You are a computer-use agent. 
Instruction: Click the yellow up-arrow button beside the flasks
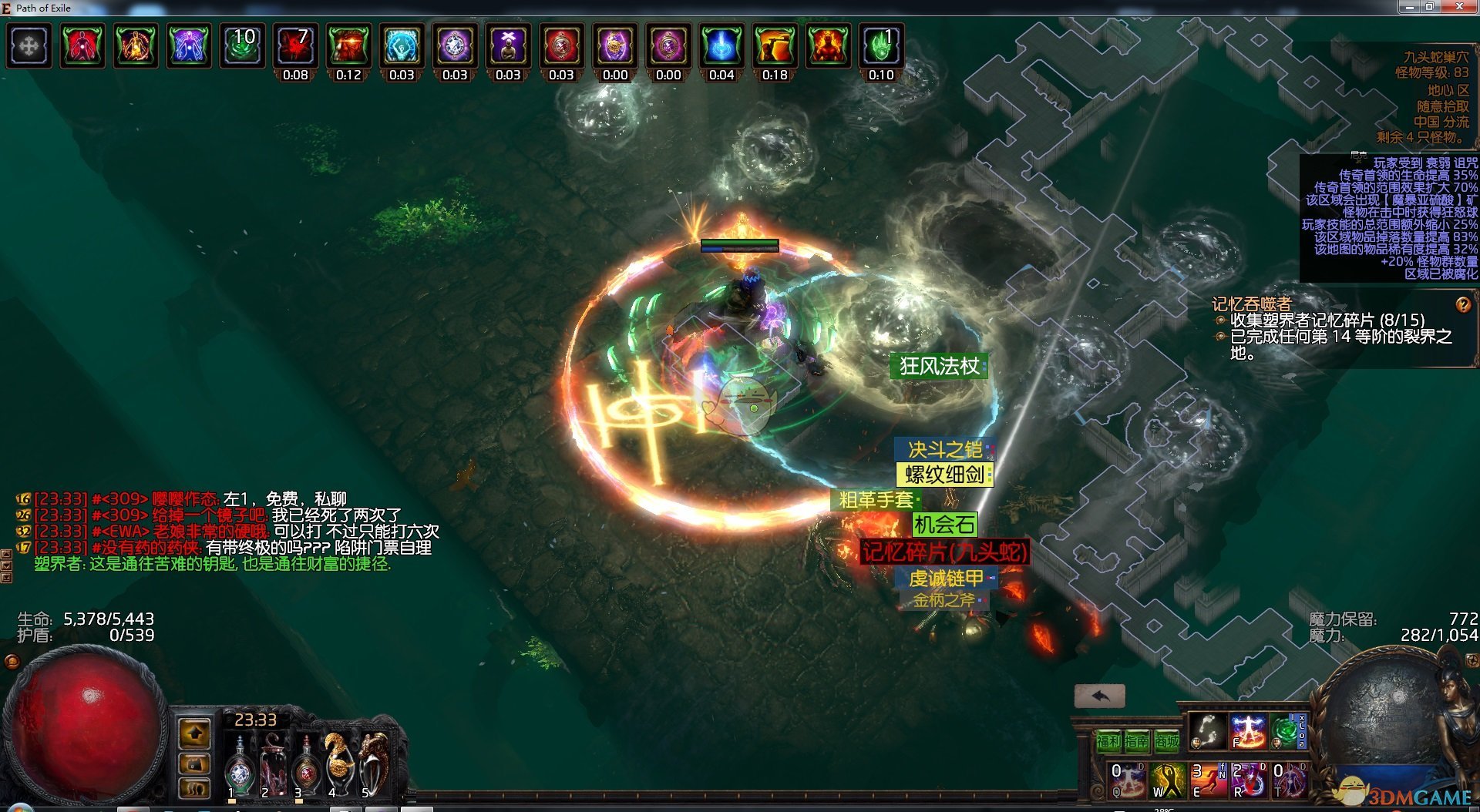coord(194,733)
